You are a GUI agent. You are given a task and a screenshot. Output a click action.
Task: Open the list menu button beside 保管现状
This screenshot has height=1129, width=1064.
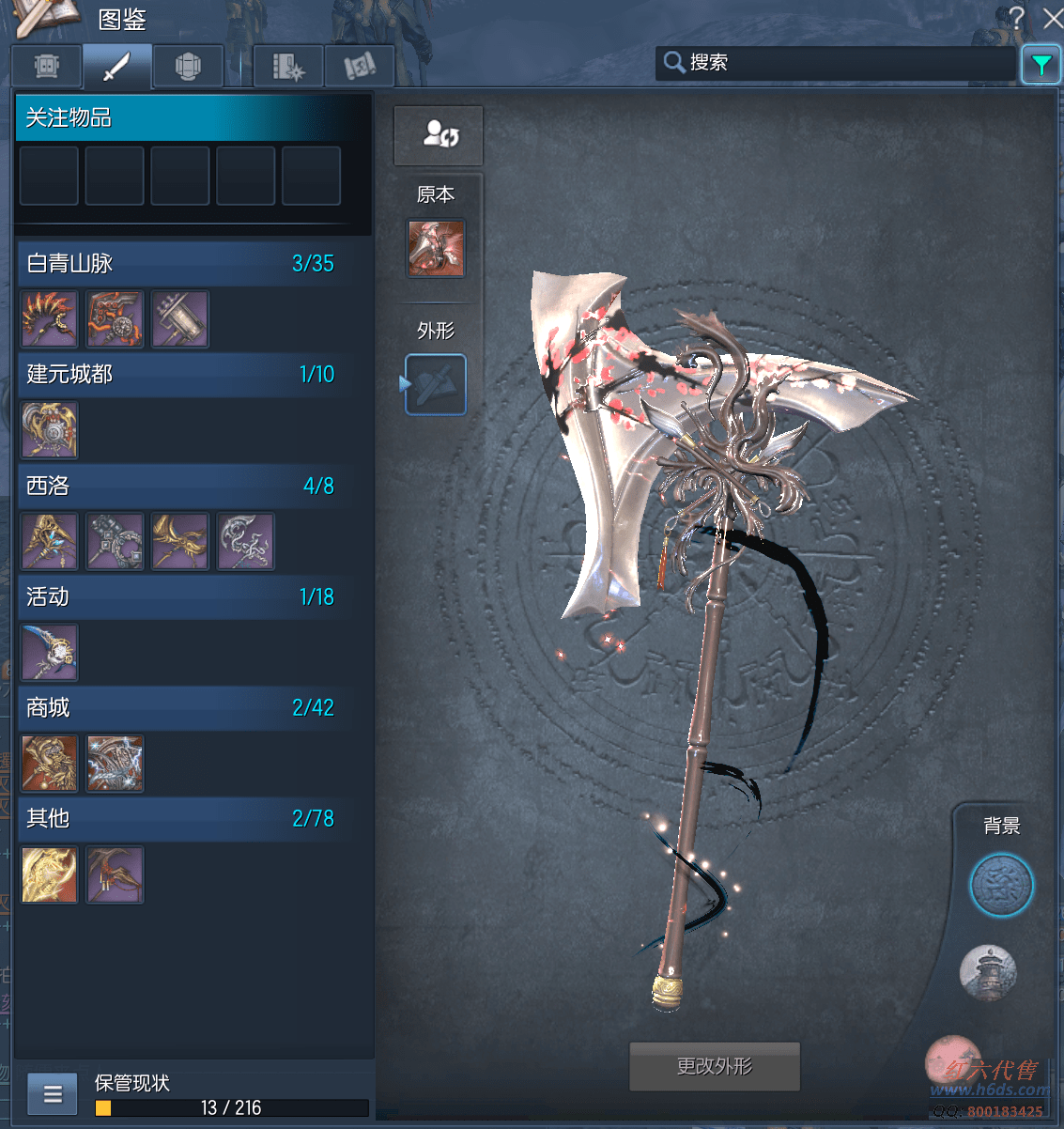[53, 1094]
